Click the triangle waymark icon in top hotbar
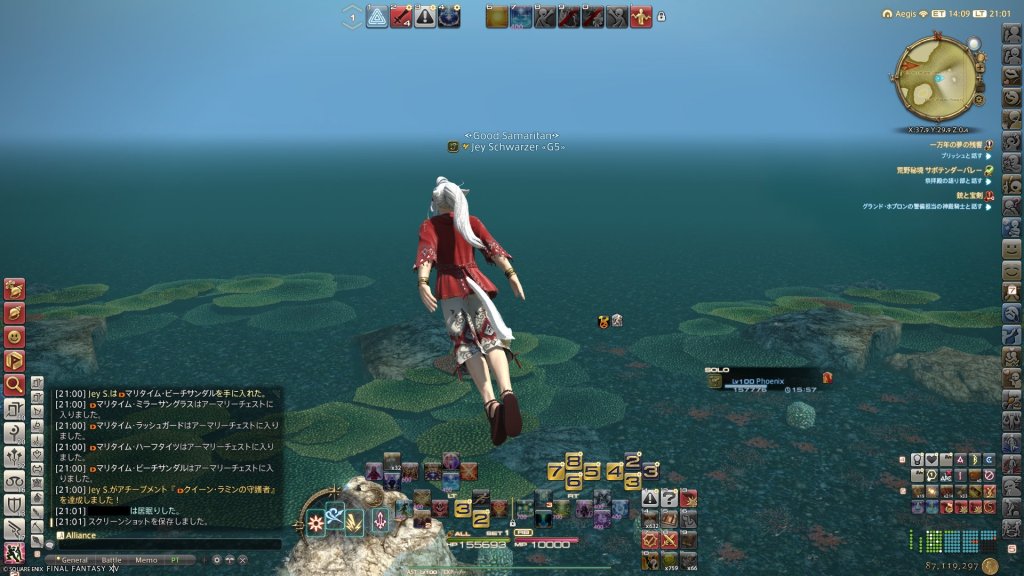The width and height of the screenshot is (1024, 576). pos(377,17)
